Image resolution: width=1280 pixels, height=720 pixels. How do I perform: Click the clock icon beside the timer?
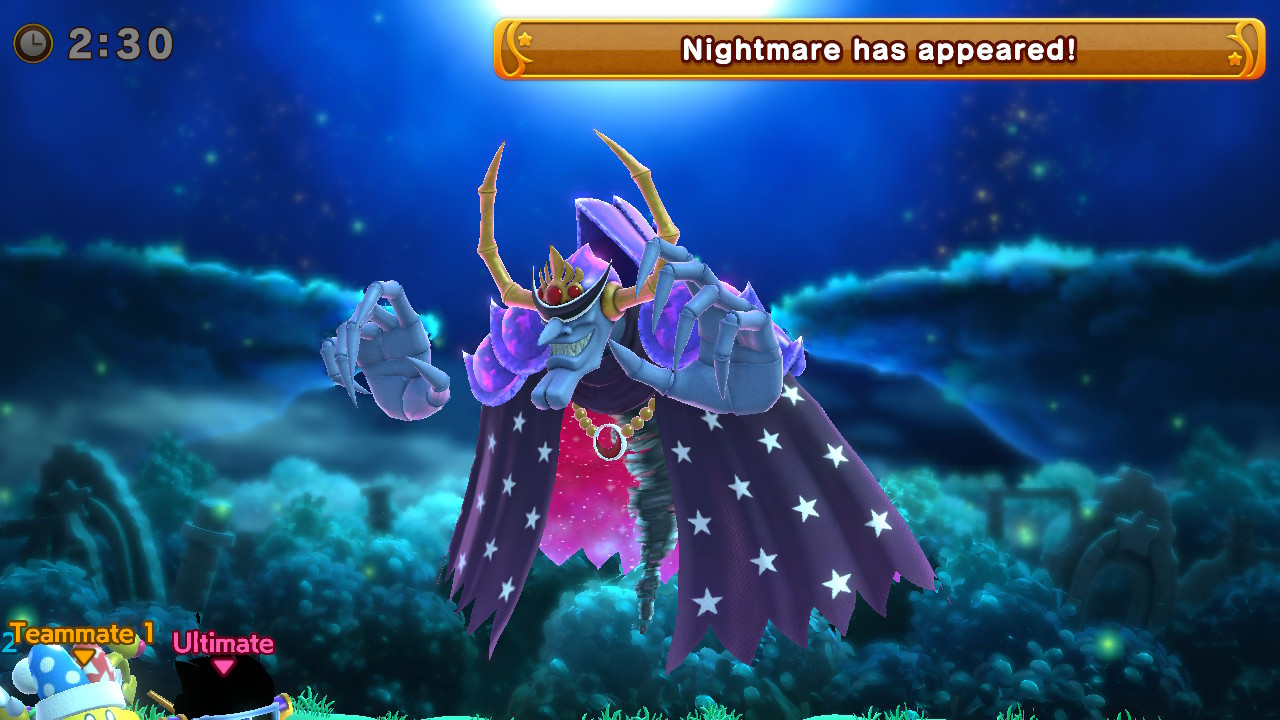tap(32, 42)
